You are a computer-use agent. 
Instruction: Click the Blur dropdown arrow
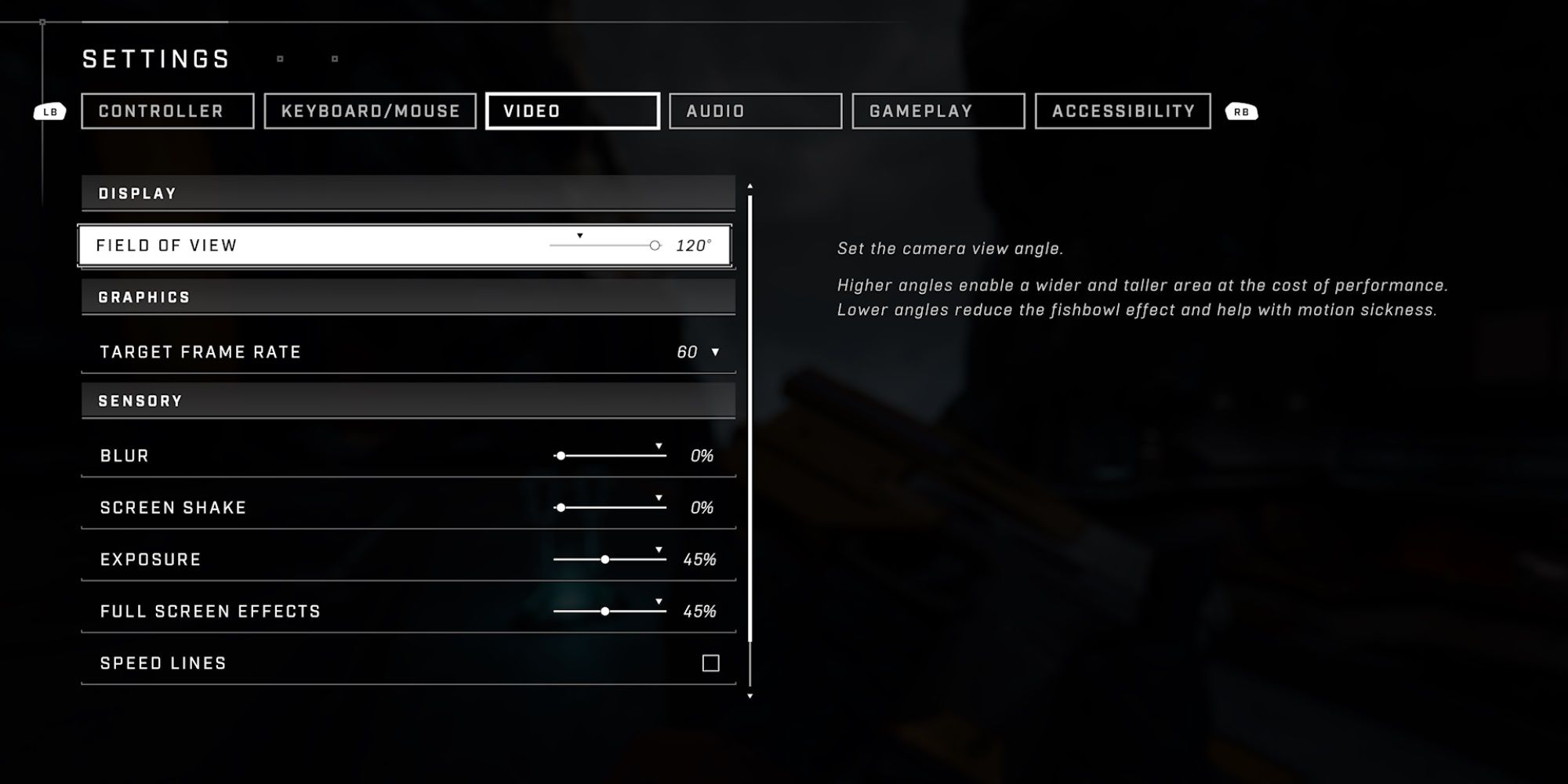(659, 444)
